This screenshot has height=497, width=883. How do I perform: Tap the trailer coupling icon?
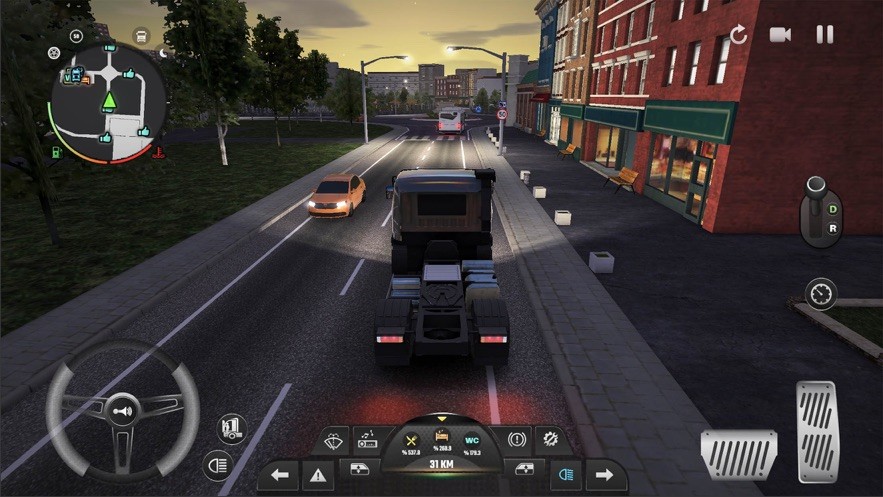232,428
